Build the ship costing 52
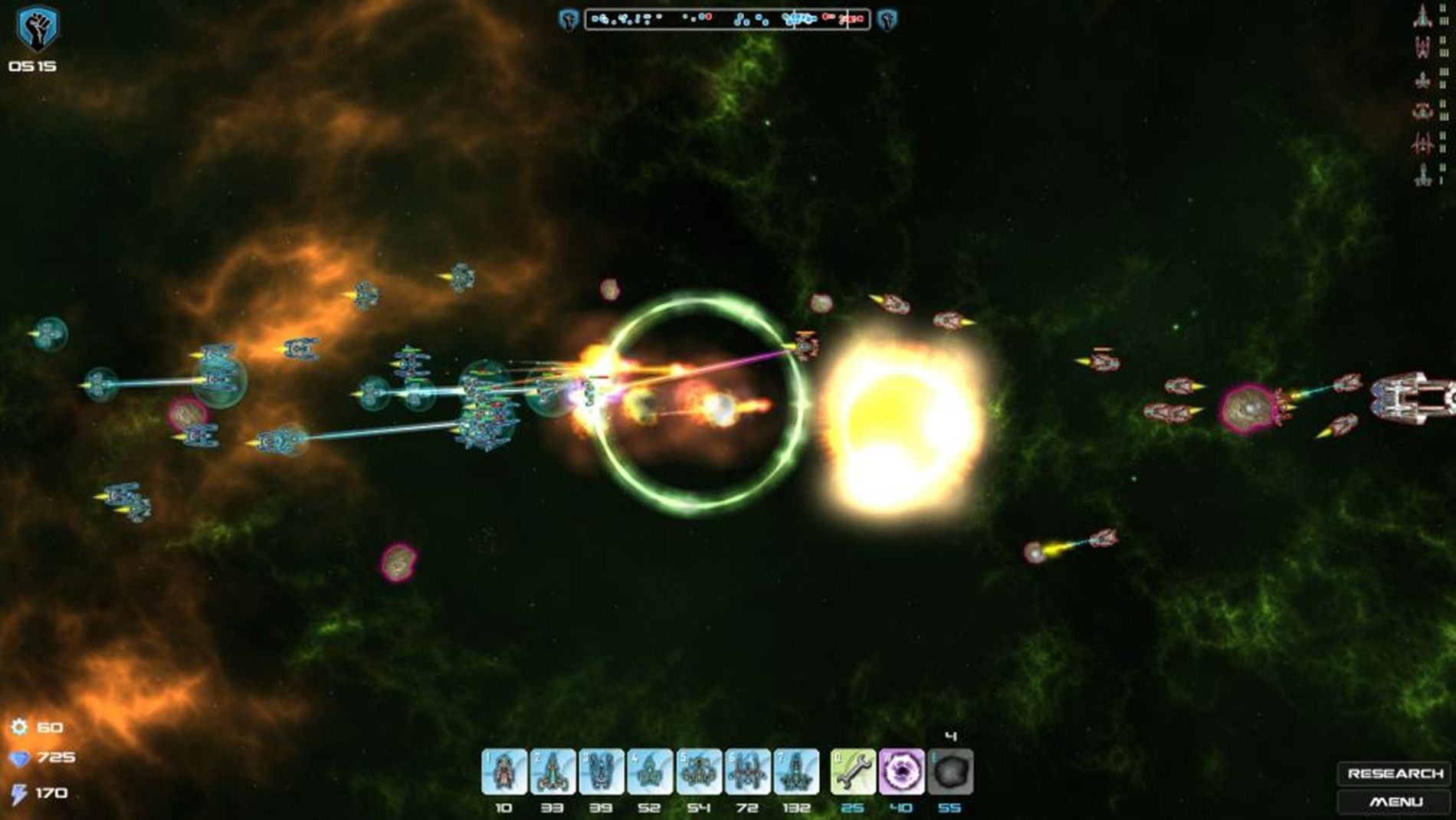This screenshot has height=820, width=1456. (x=650, y=772)
